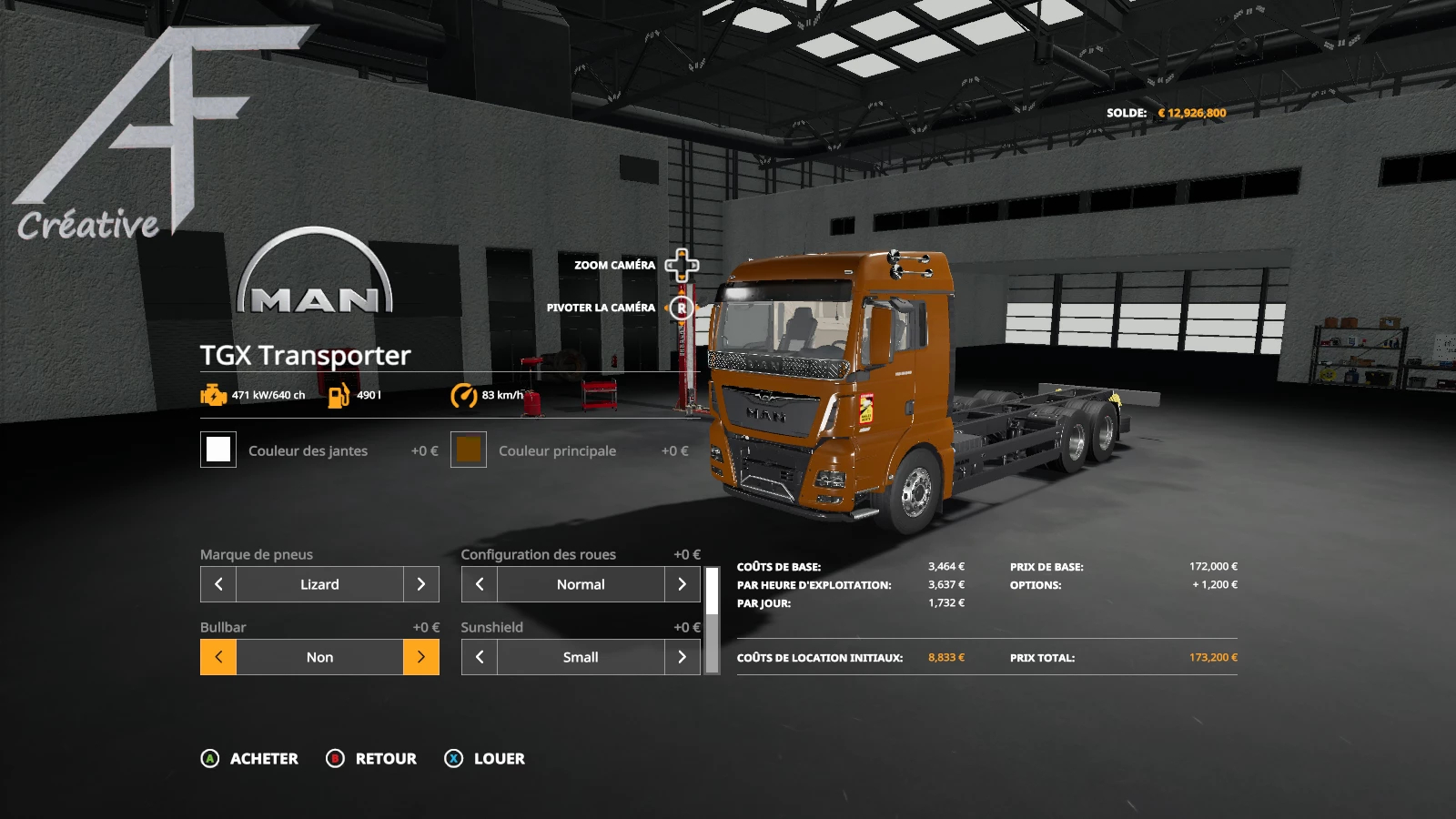Image resolution: width=1456 pixels, height=819 pixels.
Task: Select previous tire brand option
Action: coord(218,584)
